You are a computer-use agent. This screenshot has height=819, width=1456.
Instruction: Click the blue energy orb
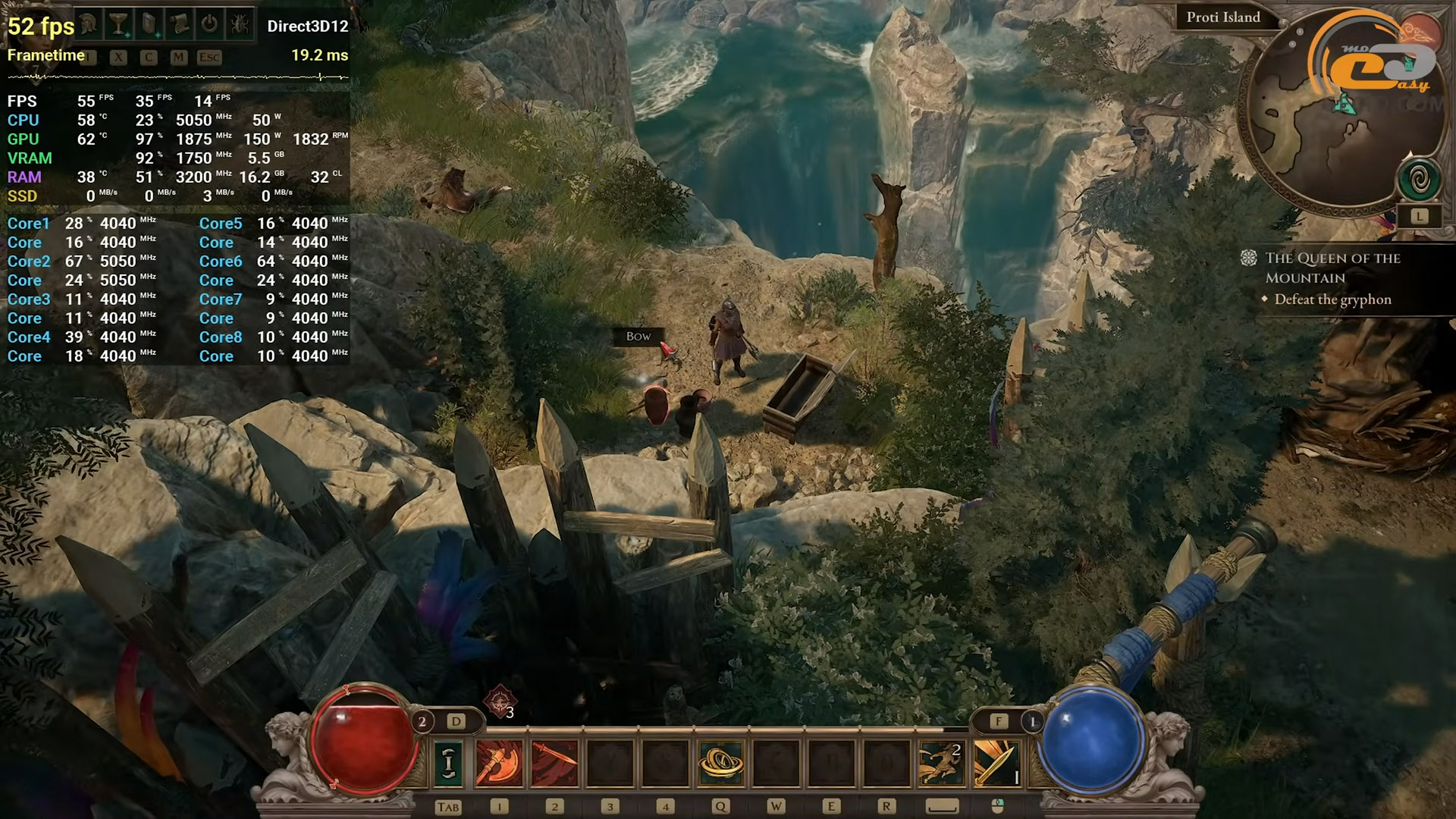[x=1092, y=739]
